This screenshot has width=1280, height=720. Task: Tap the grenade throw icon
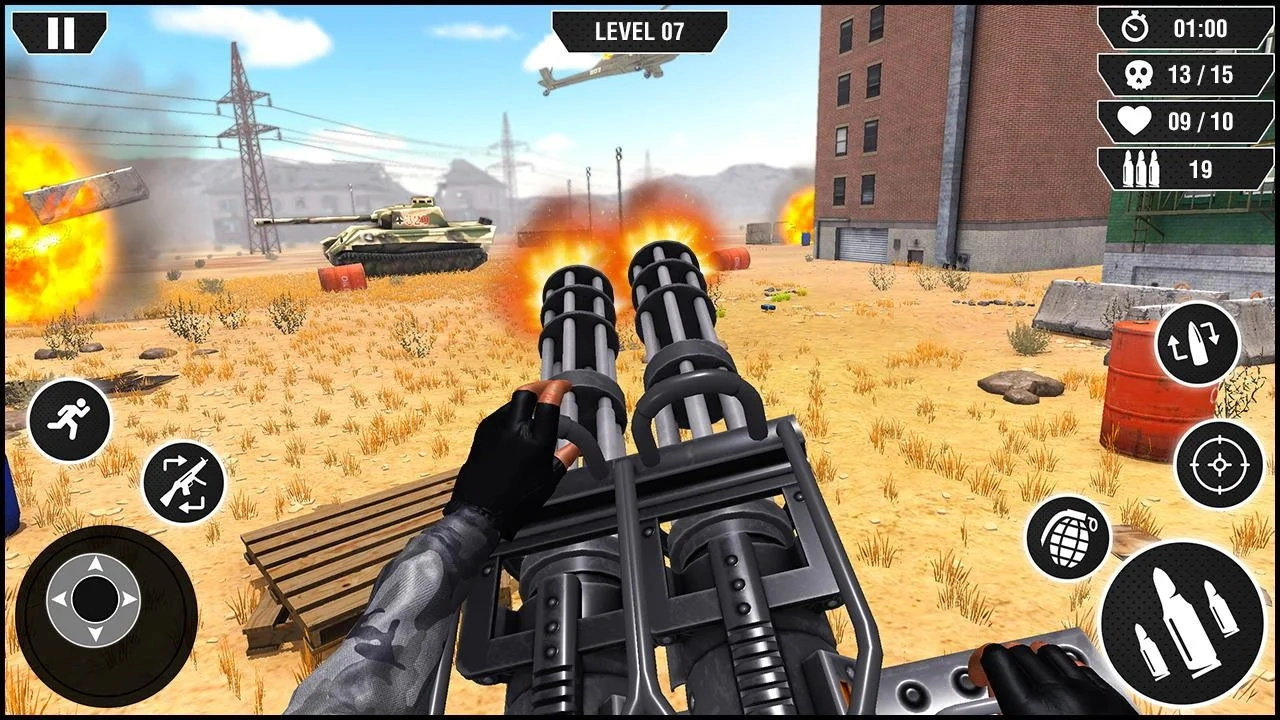(1071, 537)
